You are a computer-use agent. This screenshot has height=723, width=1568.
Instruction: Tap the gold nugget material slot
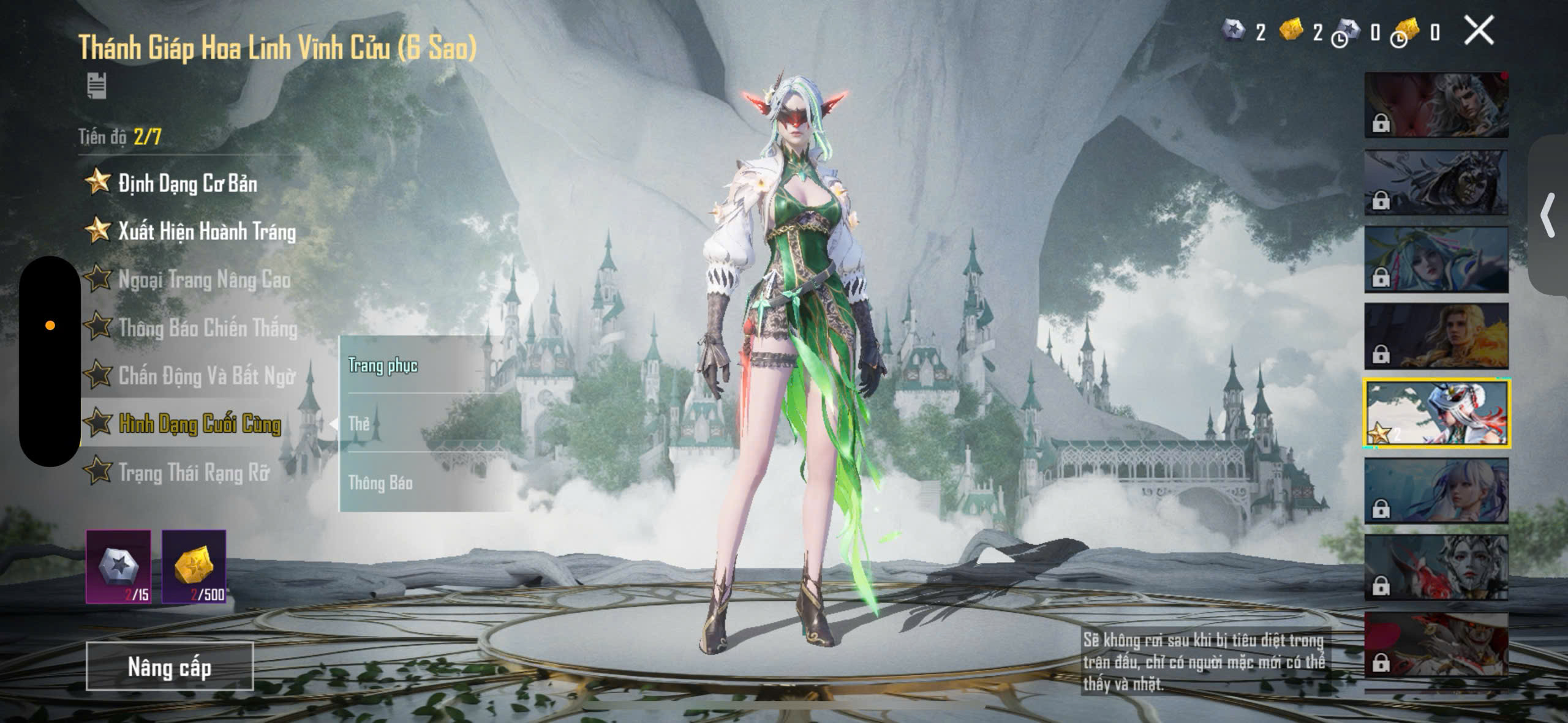194,566
